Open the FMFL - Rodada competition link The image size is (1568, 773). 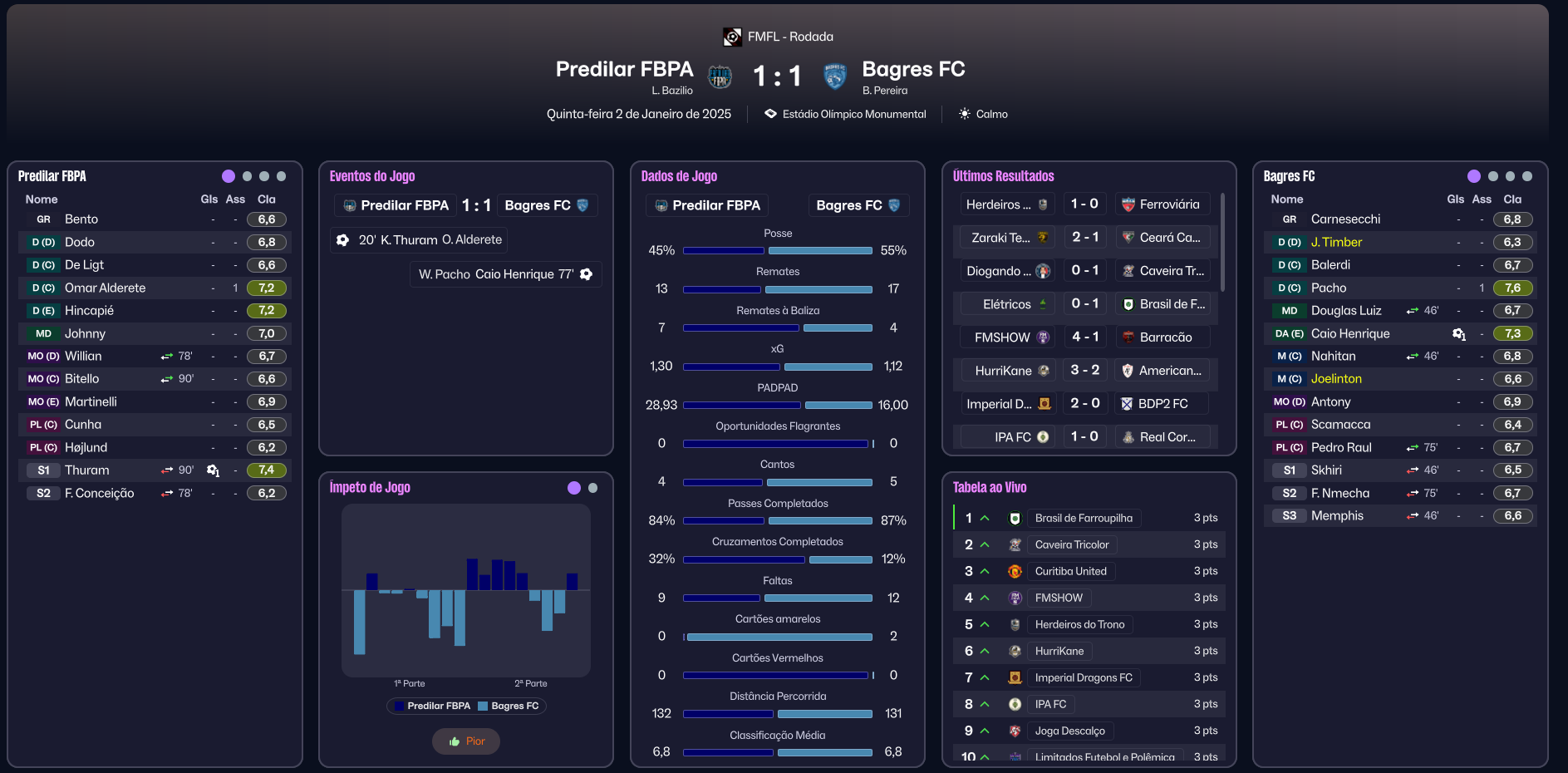pyautogui.click(x=789, y=37)
